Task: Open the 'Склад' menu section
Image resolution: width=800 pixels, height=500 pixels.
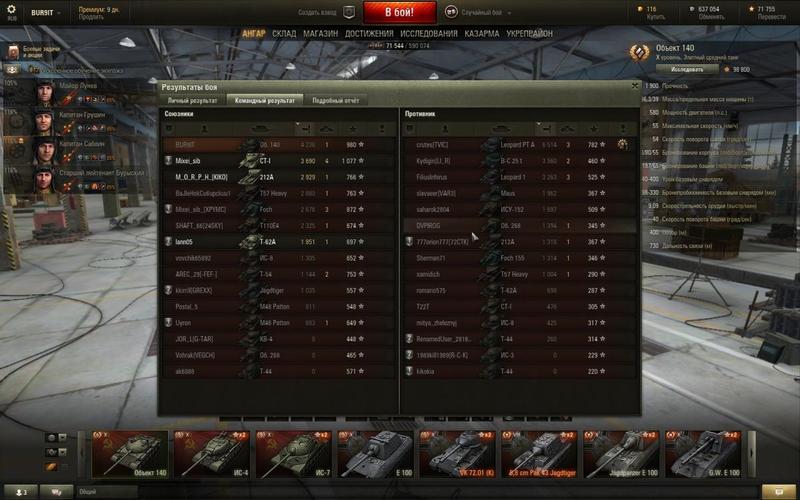Action: click(284, 33)
